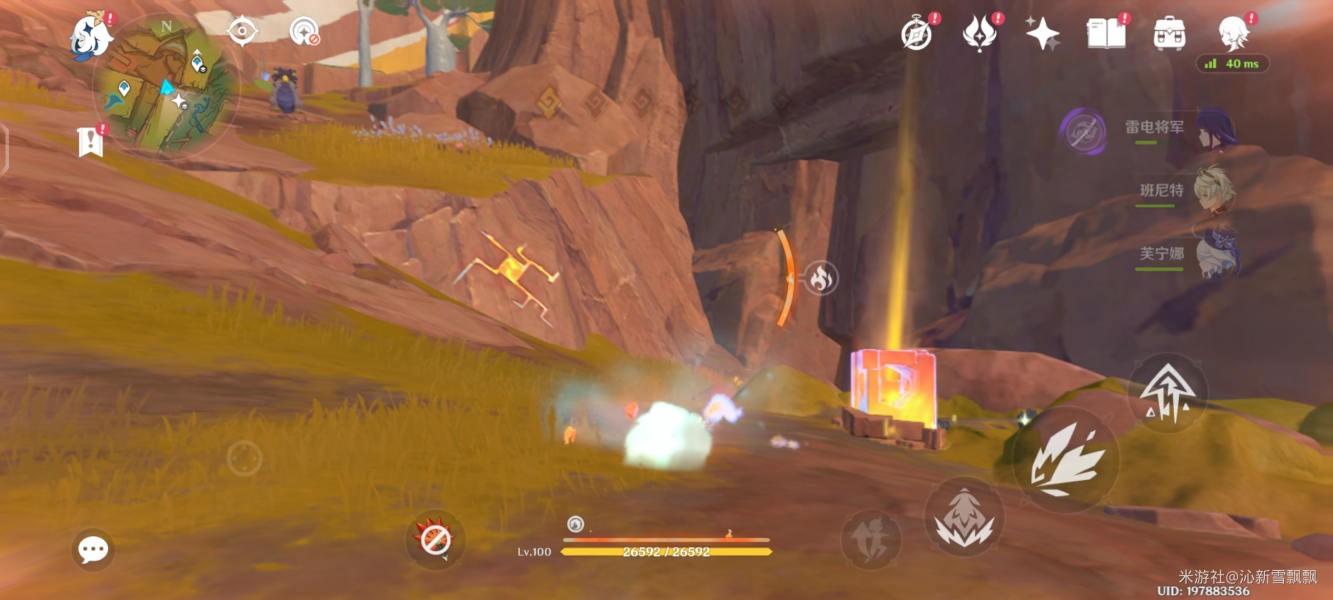Switch to party member 雷电将军

[x=1213, y=129]
